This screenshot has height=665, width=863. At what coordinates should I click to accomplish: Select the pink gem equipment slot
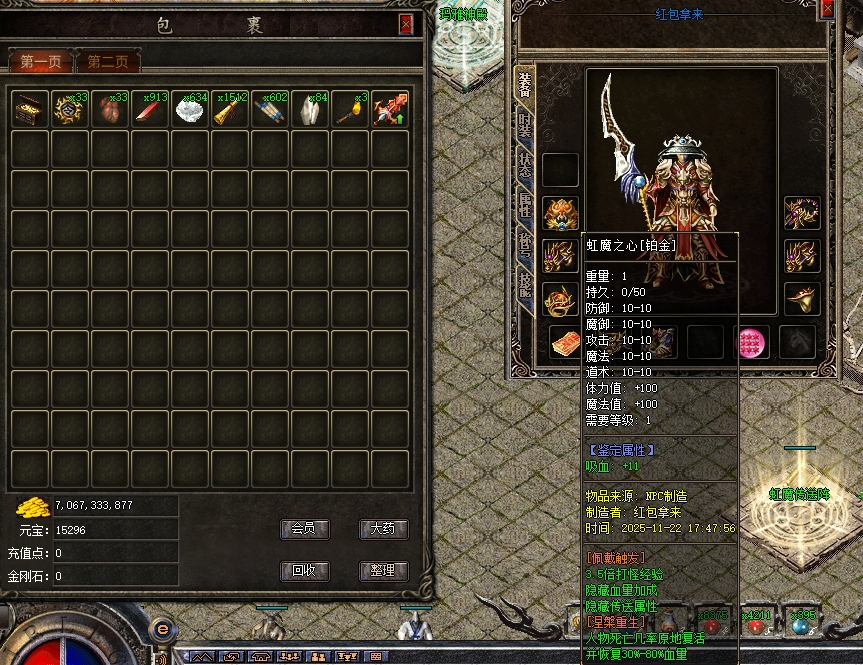751,343
